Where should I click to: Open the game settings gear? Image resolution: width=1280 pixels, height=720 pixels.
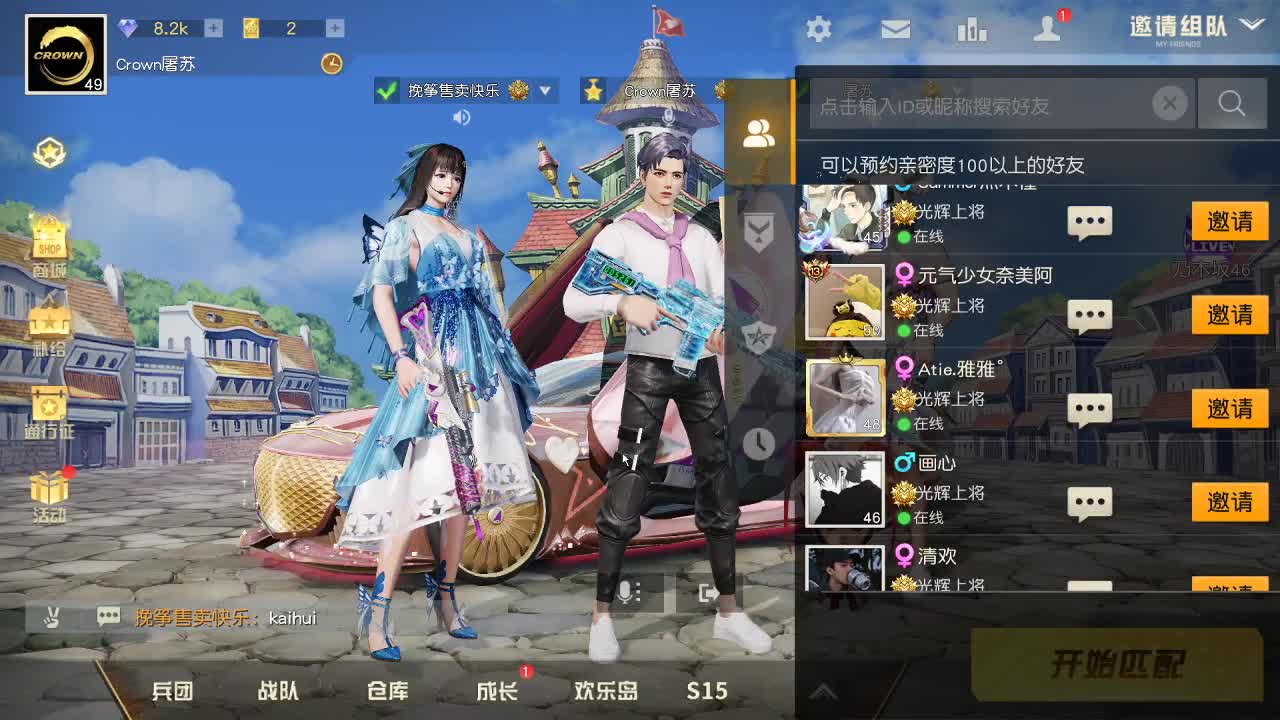click(x=818, y=30)
